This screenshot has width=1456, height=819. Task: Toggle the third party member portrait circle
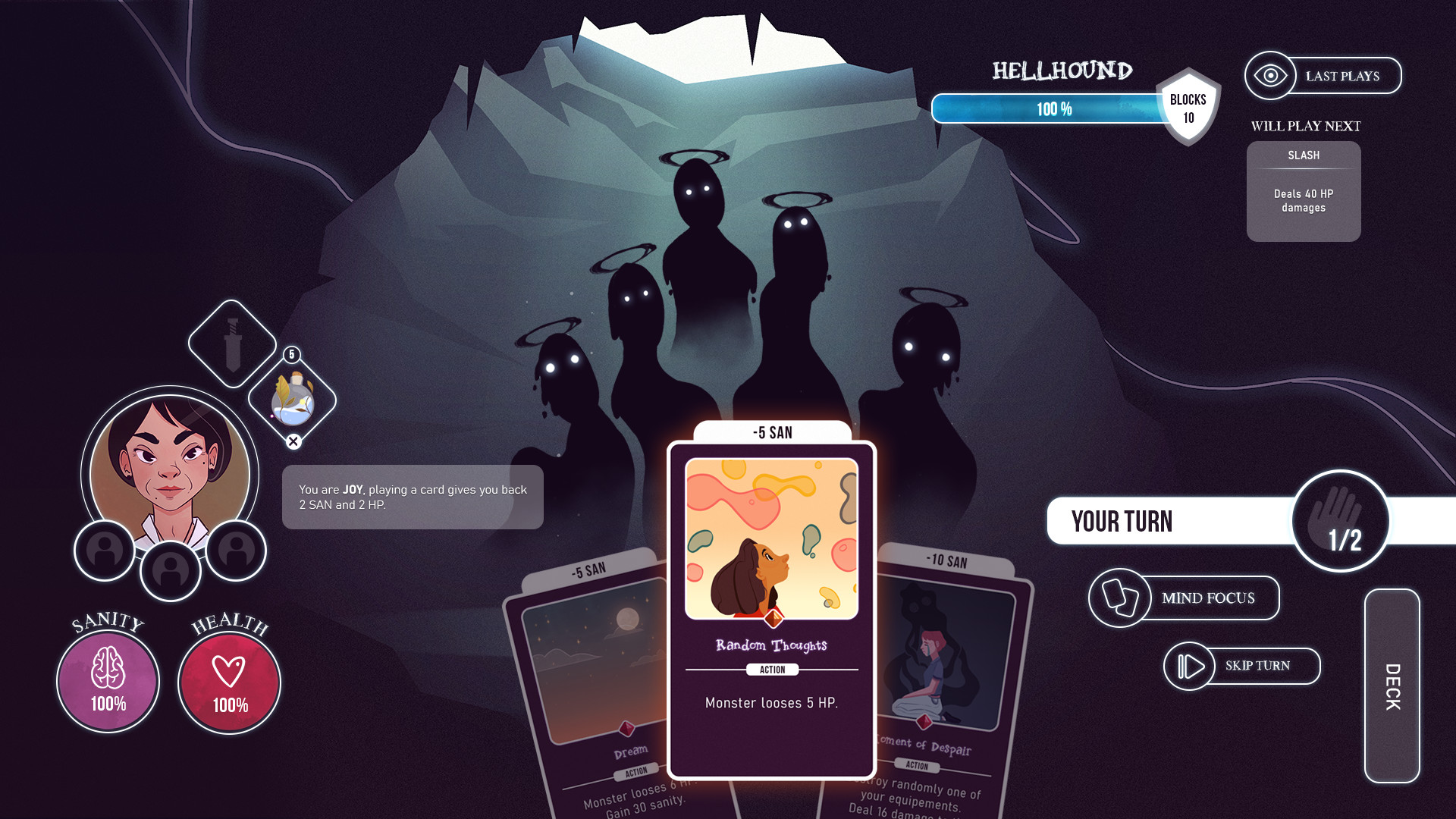[236, 551]
